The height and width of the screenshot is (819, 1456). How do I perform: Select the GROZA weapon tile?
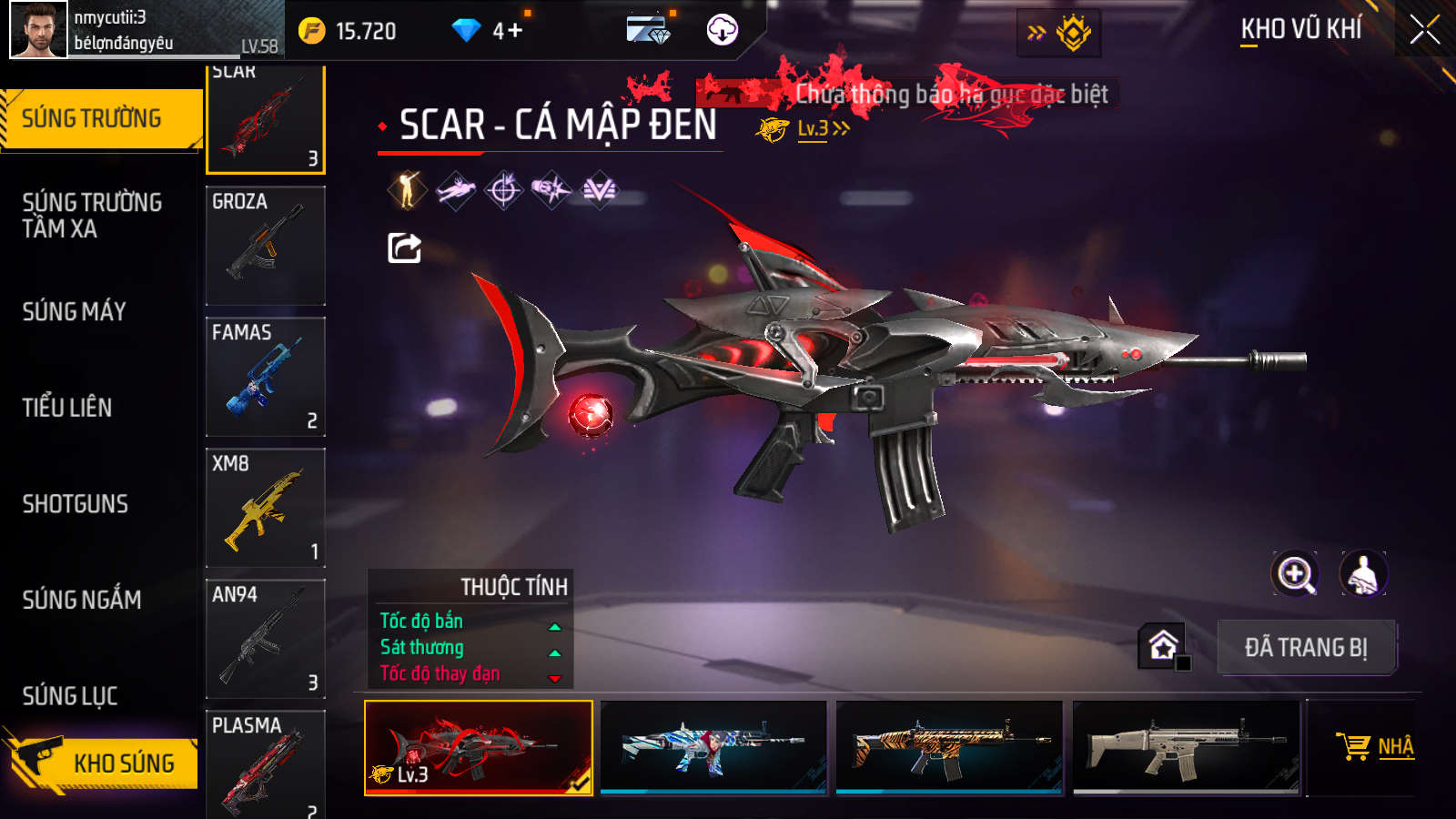click(266, 246)
